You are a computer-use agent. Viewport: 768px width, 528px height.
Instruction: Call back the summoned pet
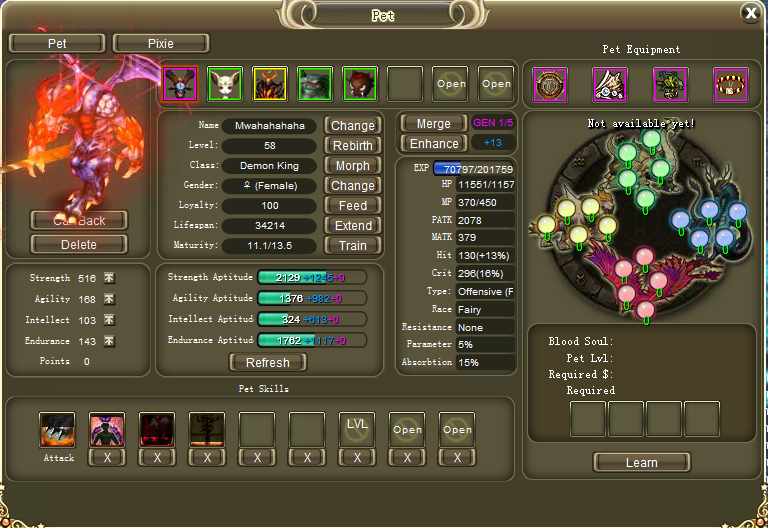(79, 220)
